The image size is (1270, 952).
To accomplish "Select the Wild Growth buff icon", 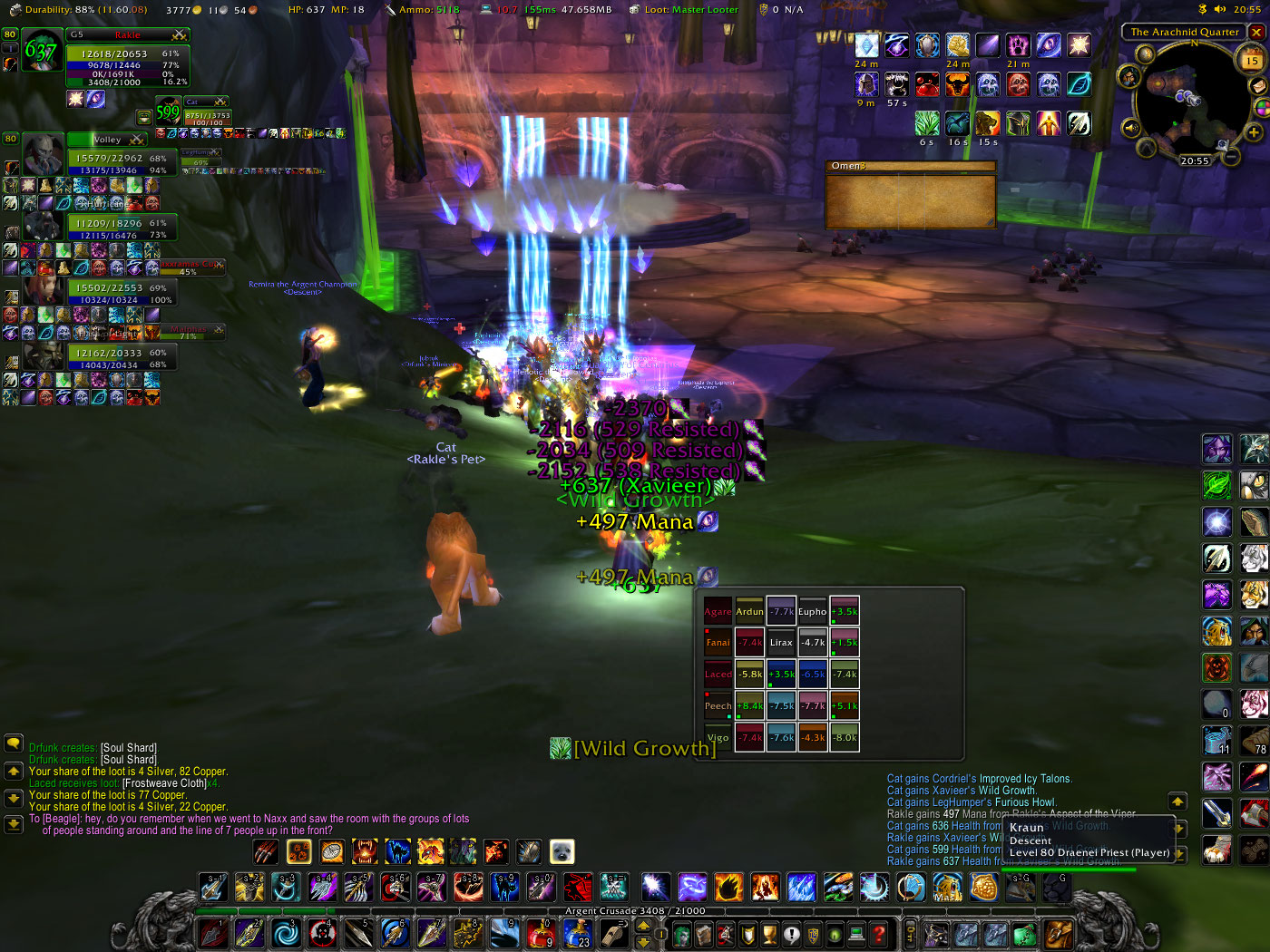I will tap(927, 122).
